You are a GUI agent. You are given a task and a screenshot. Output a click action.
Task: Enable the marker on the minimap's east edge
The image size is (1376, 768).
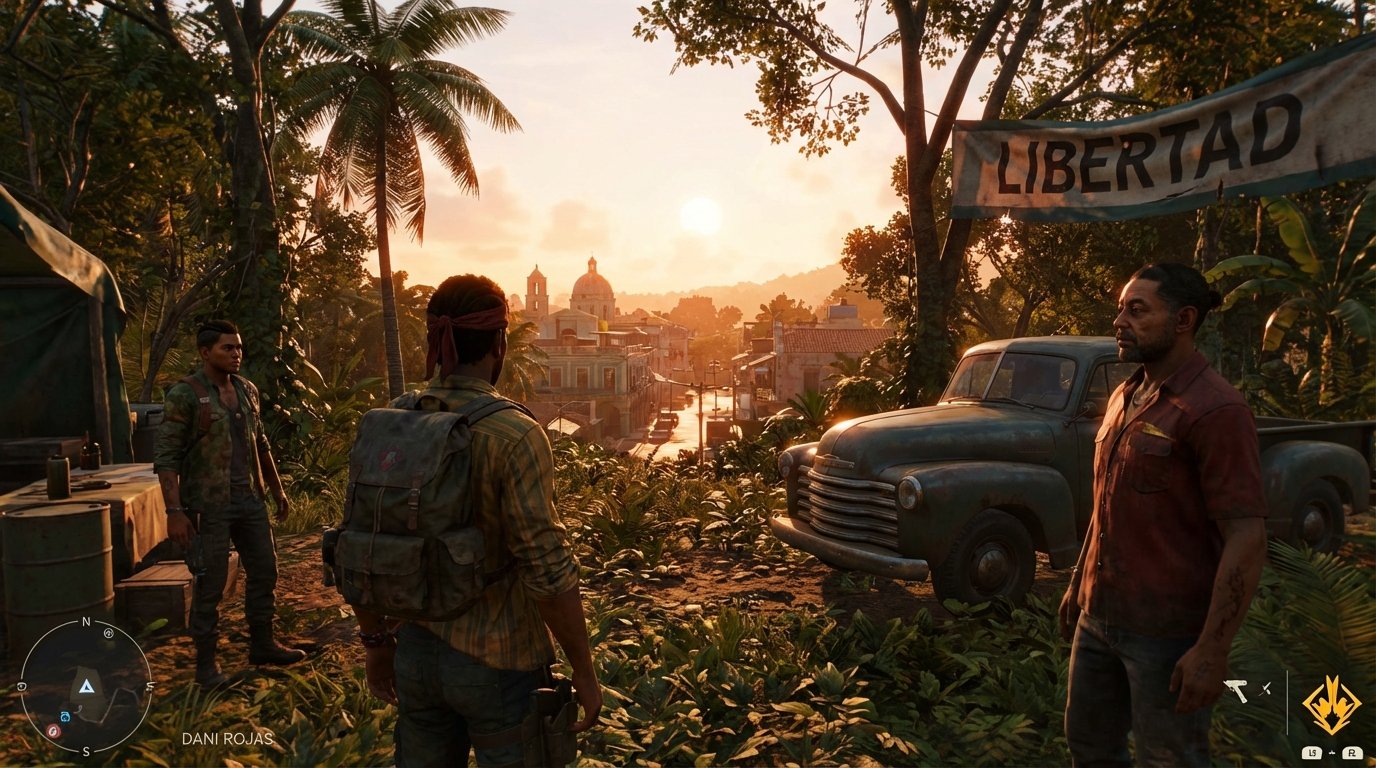coord(150,688)
